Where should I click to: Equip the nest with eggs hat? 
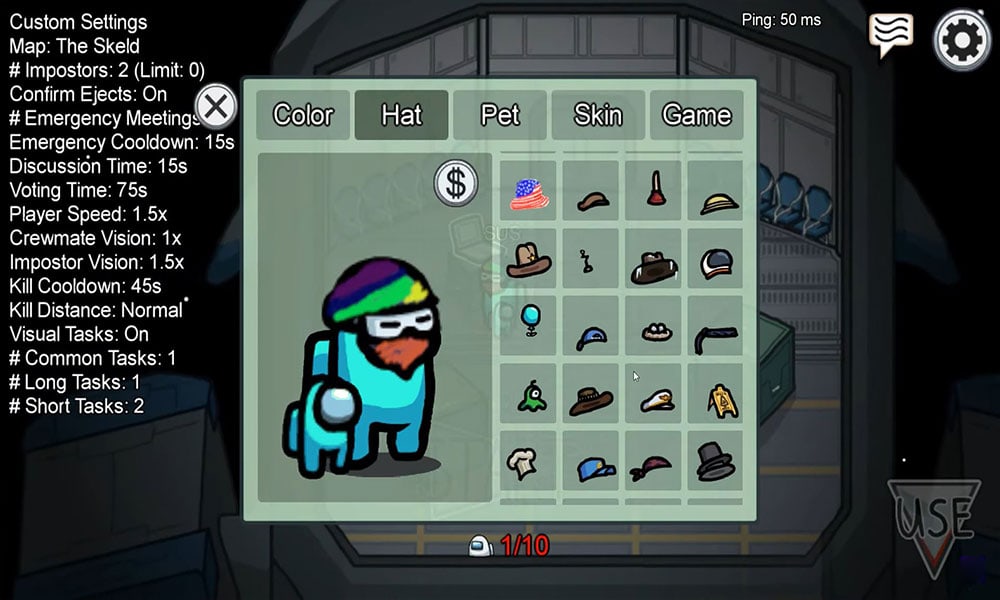(x=656, y=331)
